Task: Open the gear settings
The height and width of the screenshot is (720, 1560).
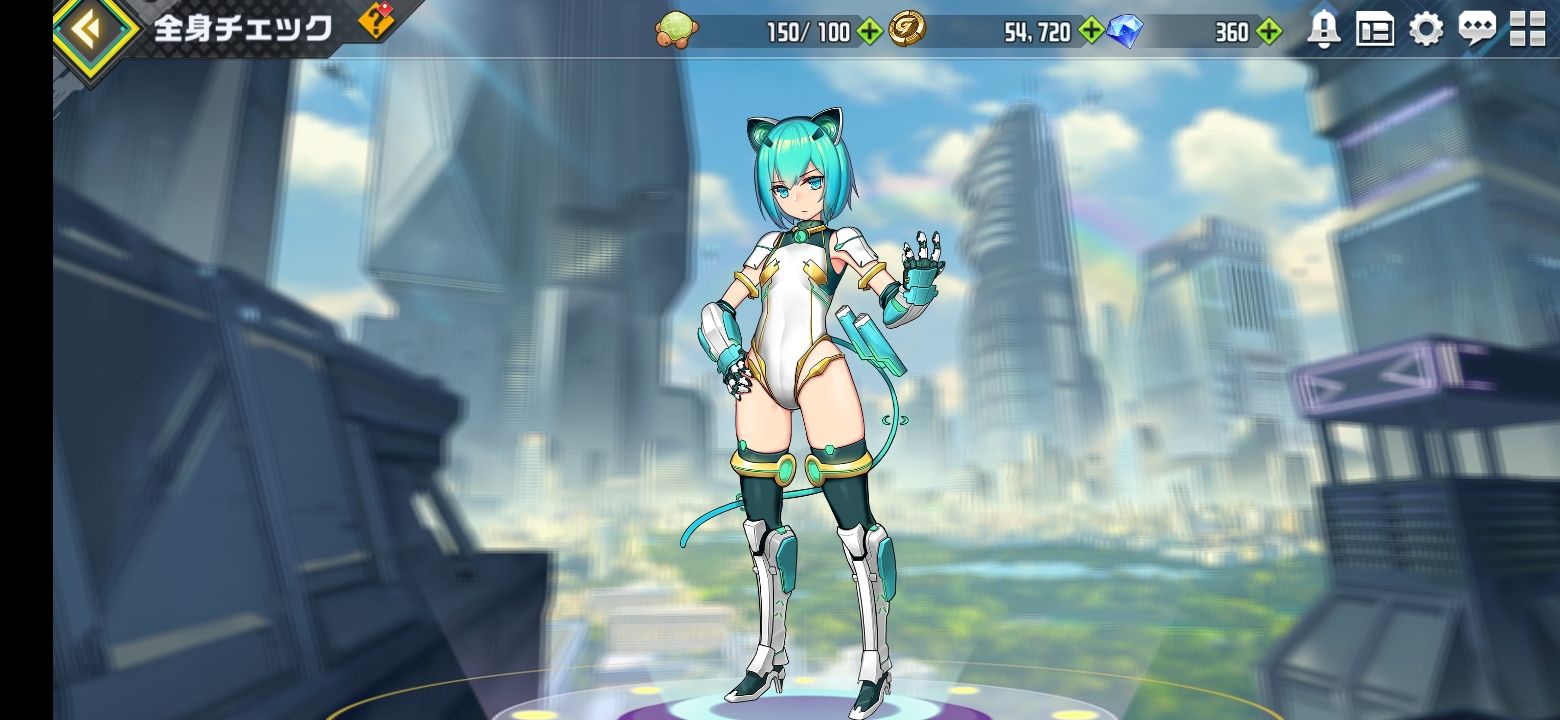Action: click(1426, 30)
